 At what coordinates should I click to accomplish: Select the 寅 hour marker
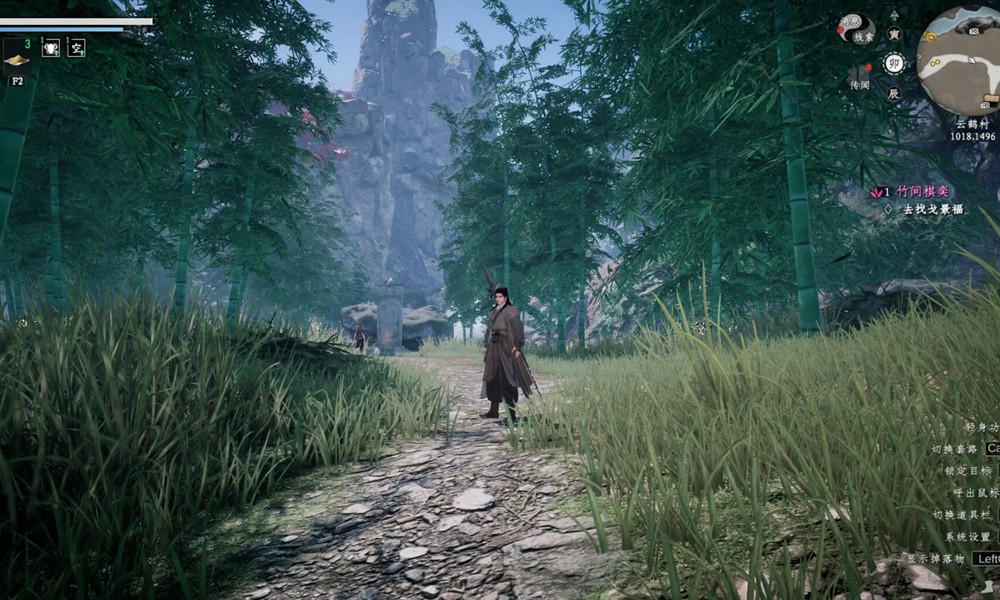894,34
